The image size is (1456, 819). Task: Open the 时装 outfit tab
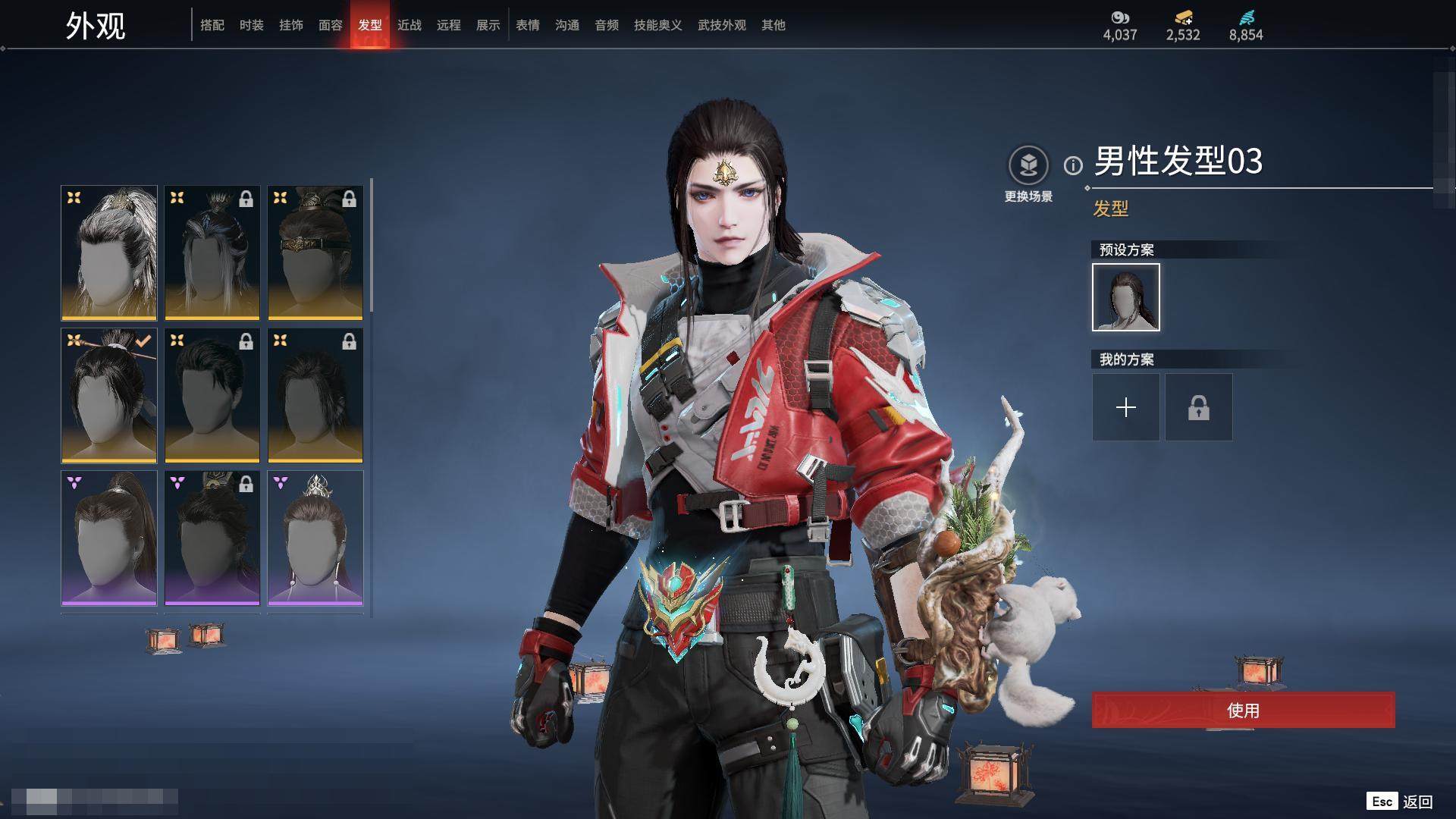tap(252, 25)
